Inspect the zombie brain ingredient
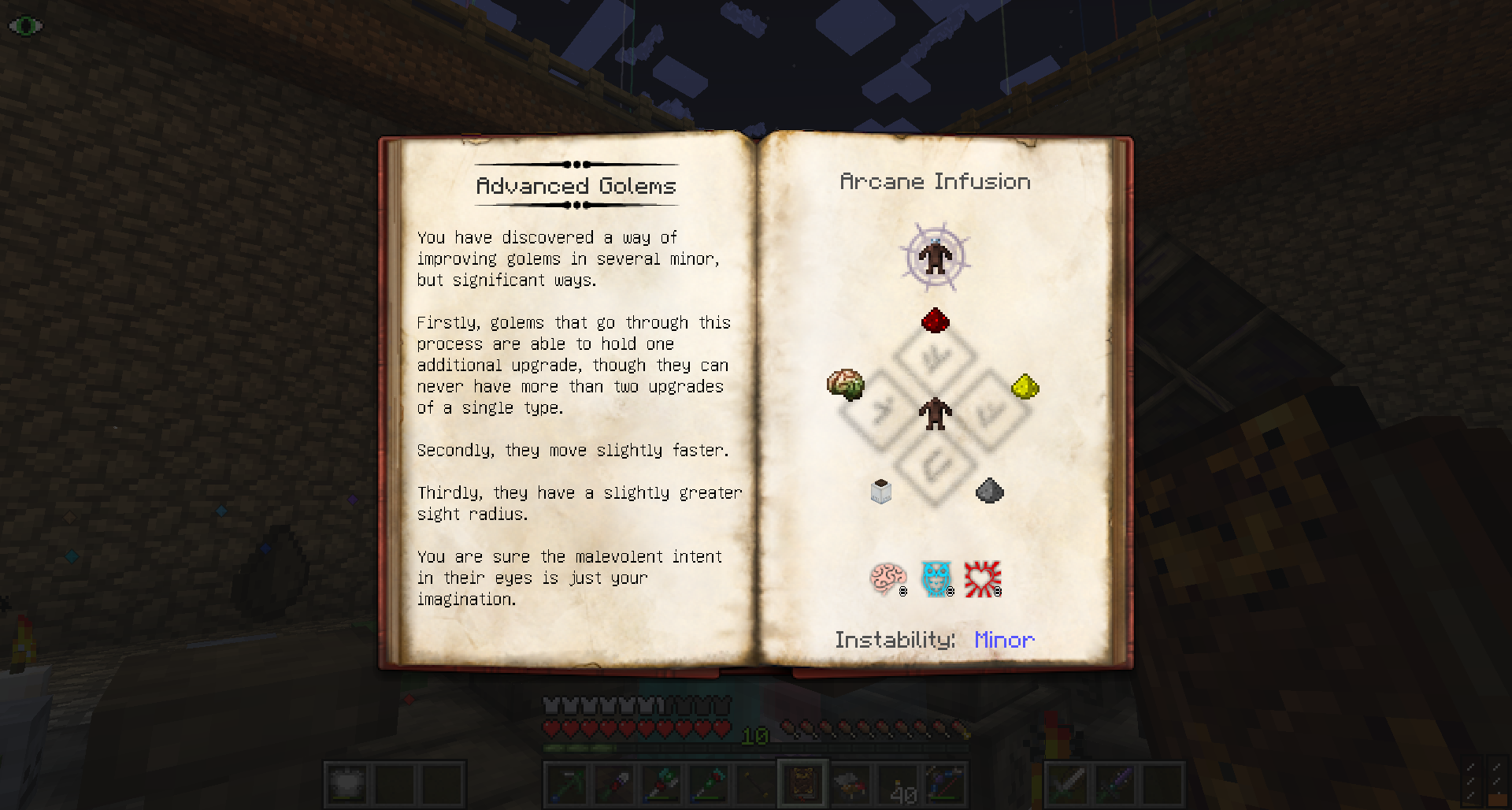This screenshot has height=810, width=1512. coord(846,385)
